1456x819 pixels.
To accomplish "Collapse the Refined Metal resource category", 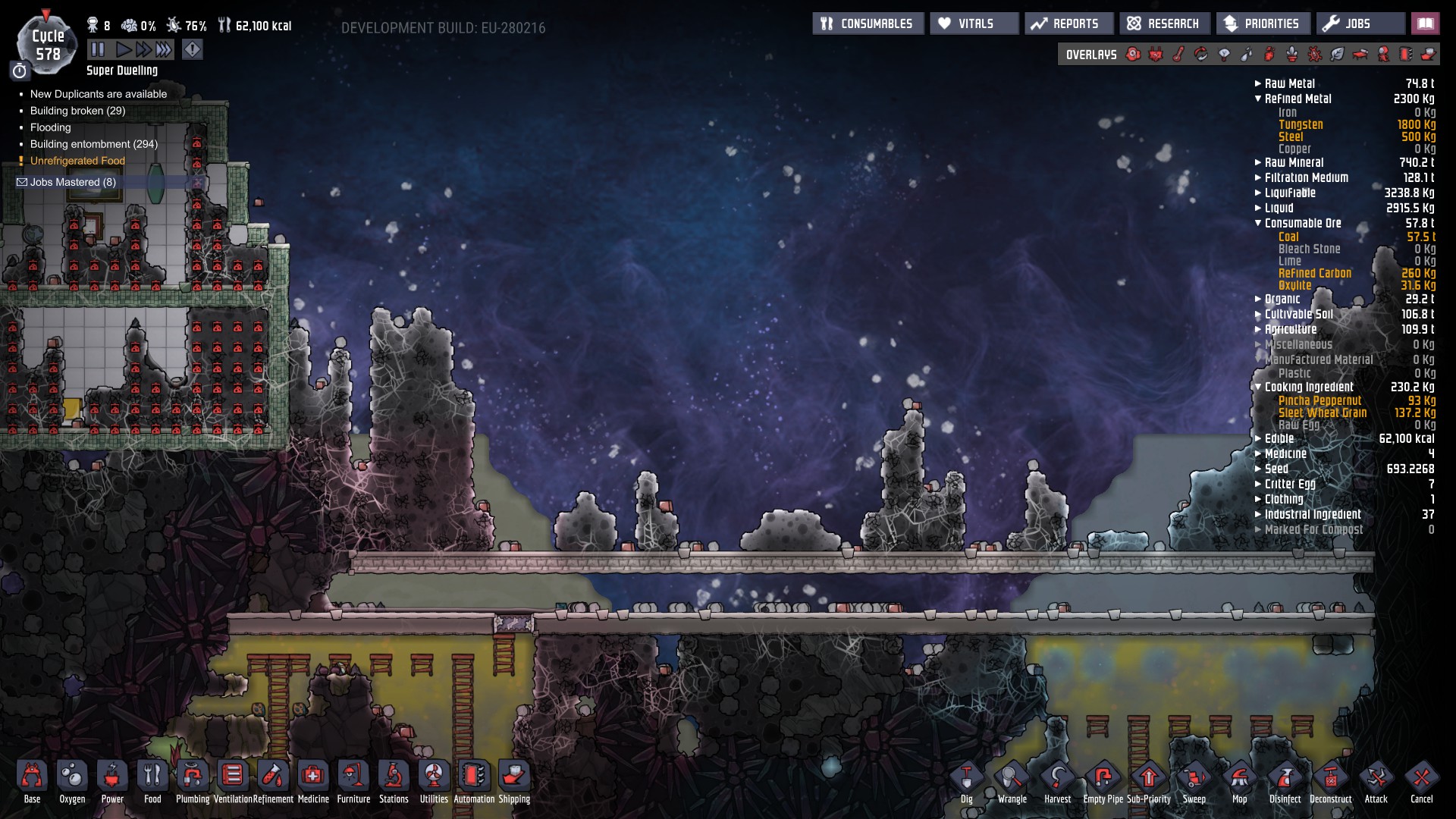I will tap(1297, 99).
